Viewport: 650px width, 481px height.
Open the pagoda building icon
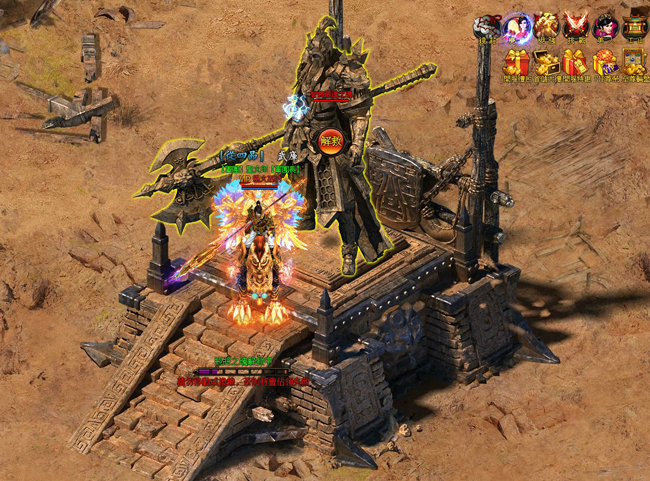634,26
